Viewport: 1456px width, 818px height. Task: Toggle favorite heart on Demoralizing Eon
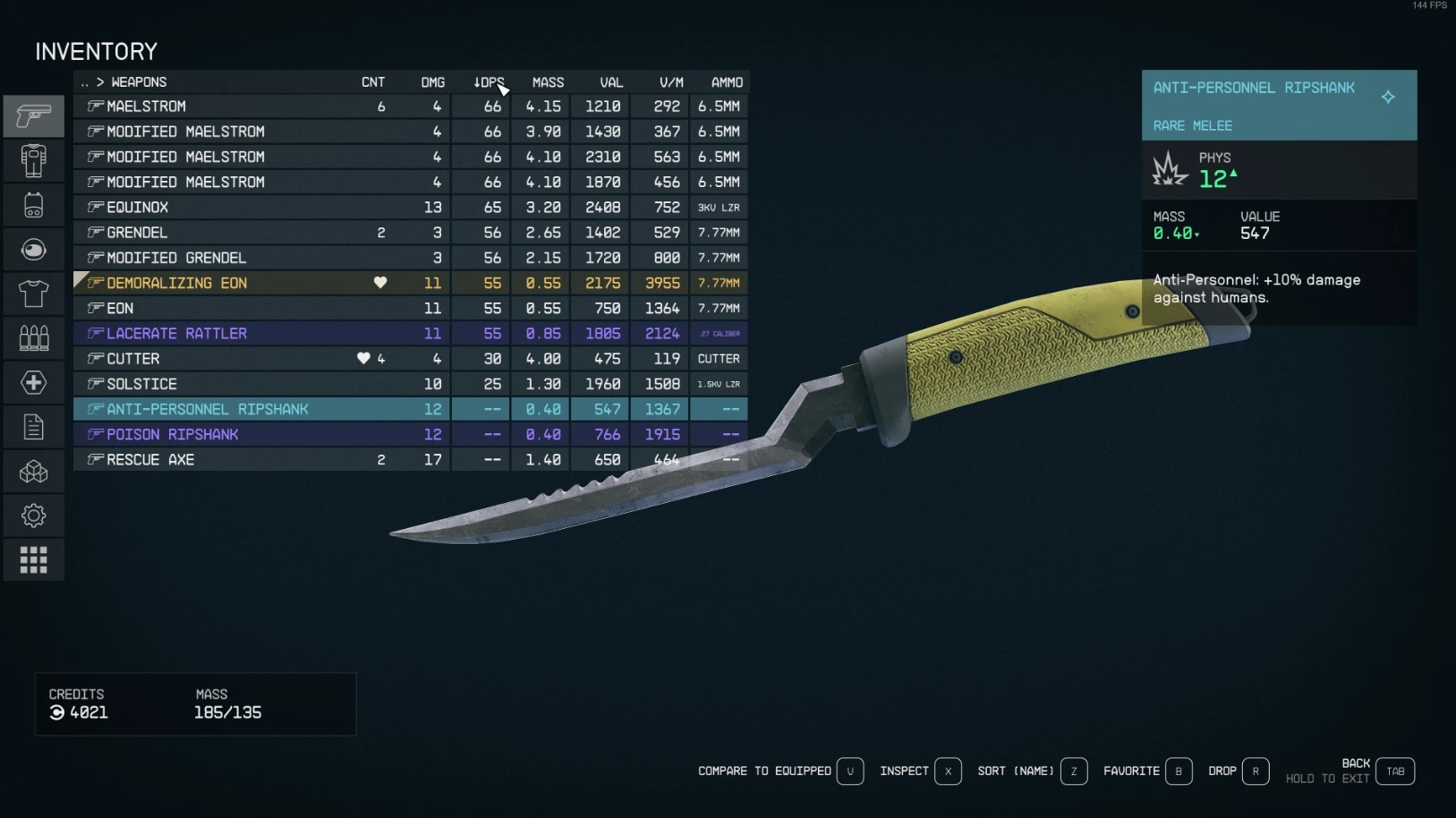click(x=380, y=283)
